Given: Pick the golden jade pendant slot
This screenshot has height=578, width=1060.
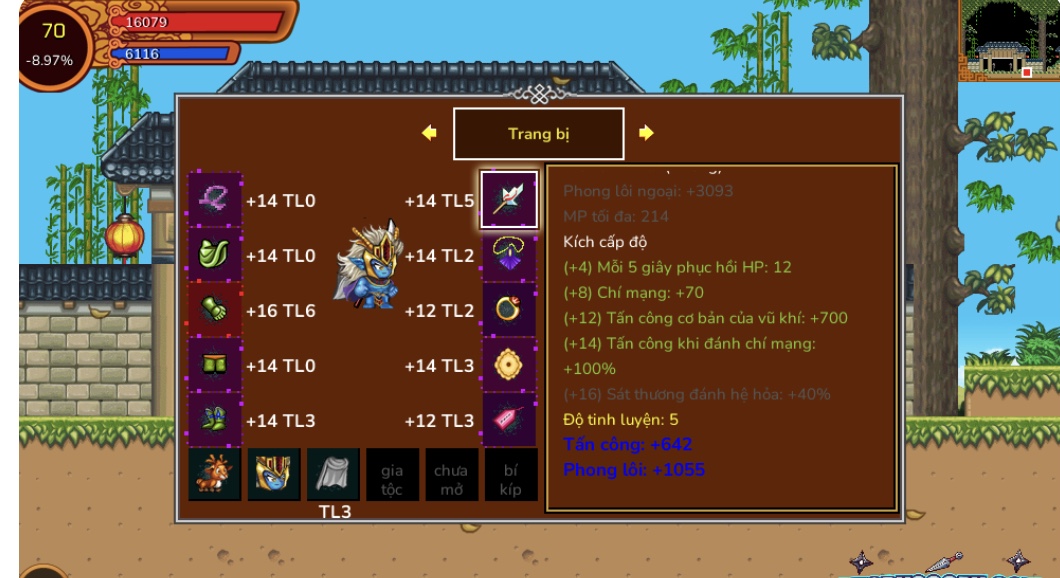Looking at the screenshot, I should pos(509,365).
